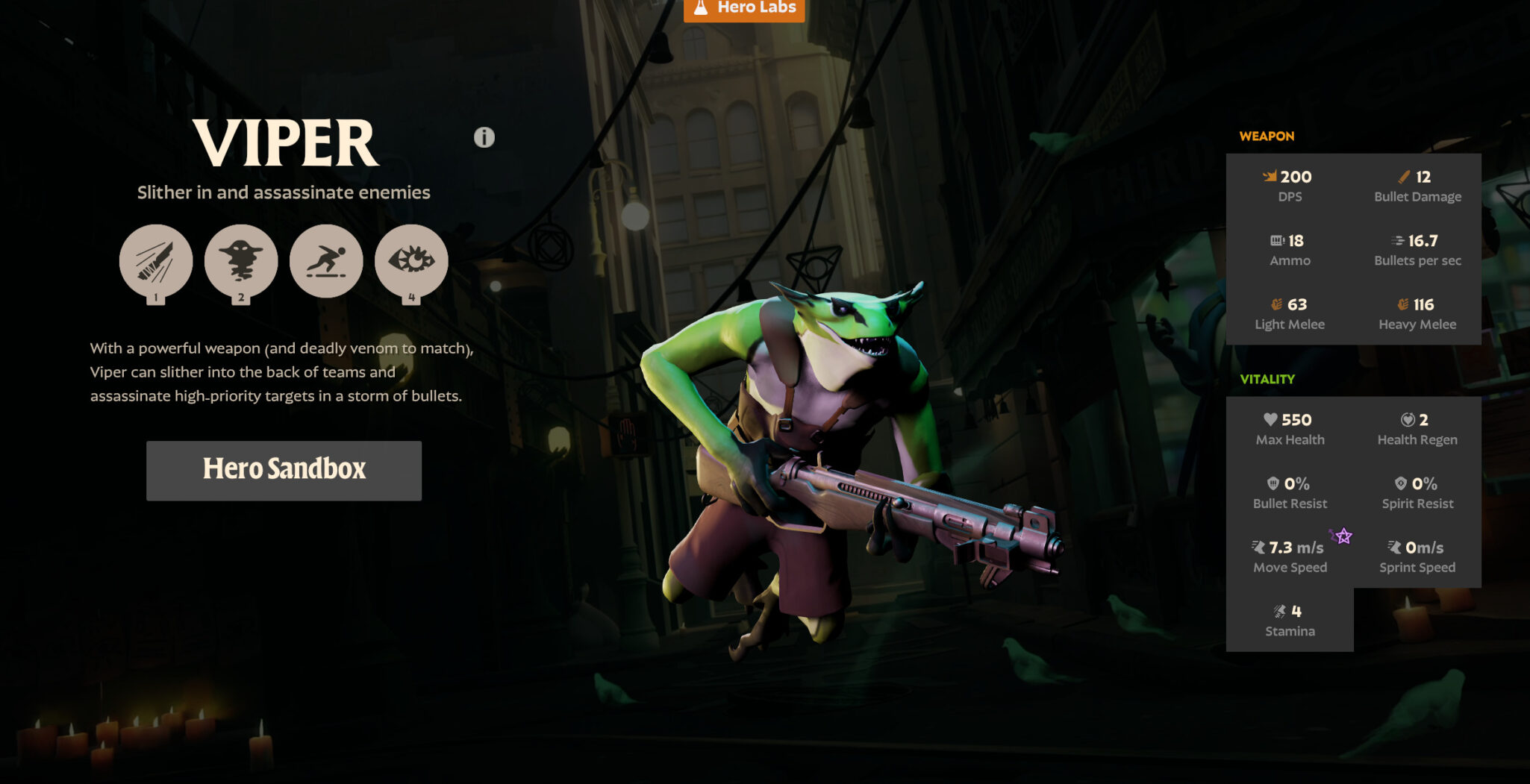Select the hooded figure ability icon numbered 2
The height and width of the screenshot is (784, 1530).
(x=241, y=261)
